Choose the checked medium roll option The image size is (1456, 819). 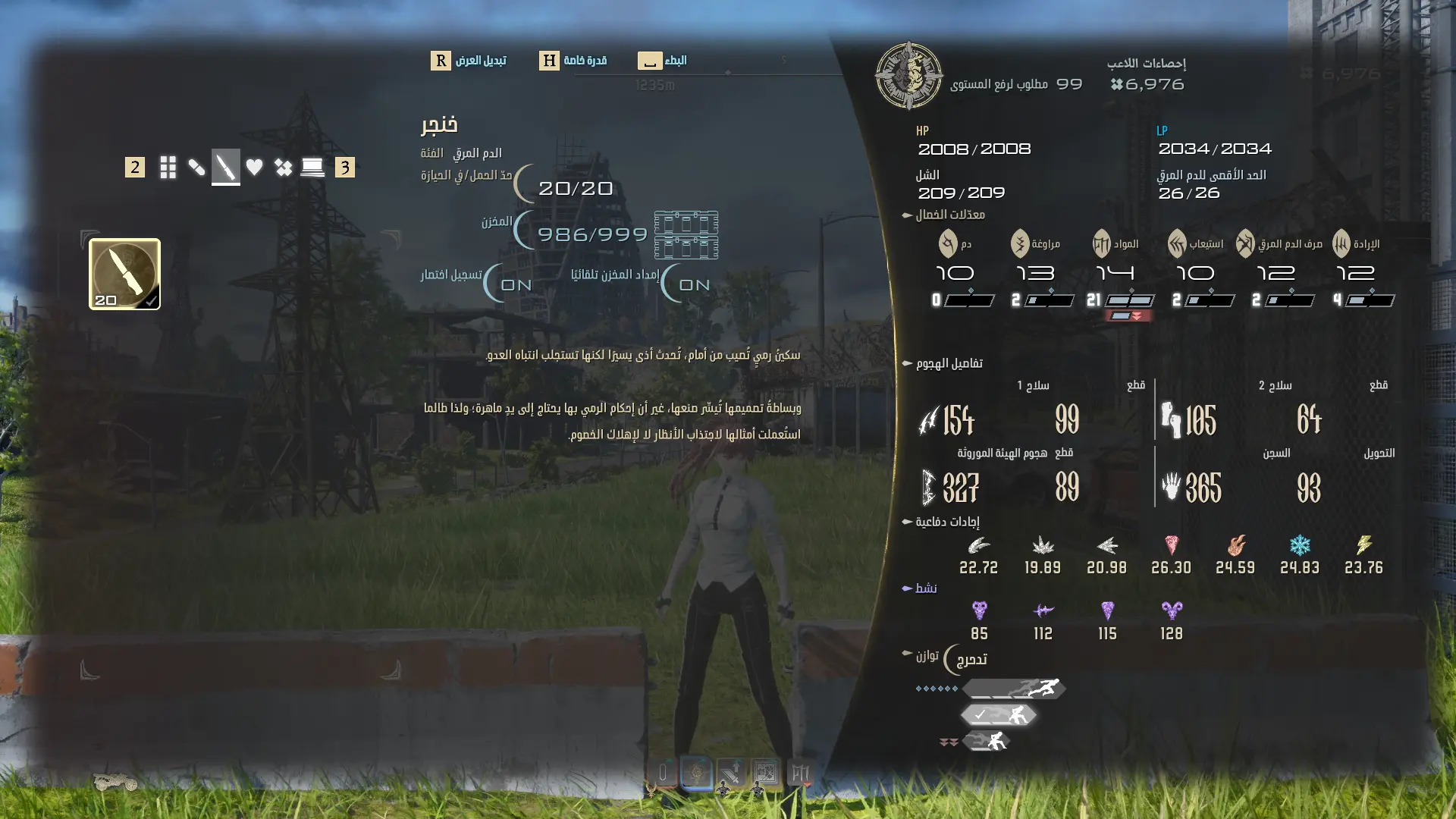point(999,715)
